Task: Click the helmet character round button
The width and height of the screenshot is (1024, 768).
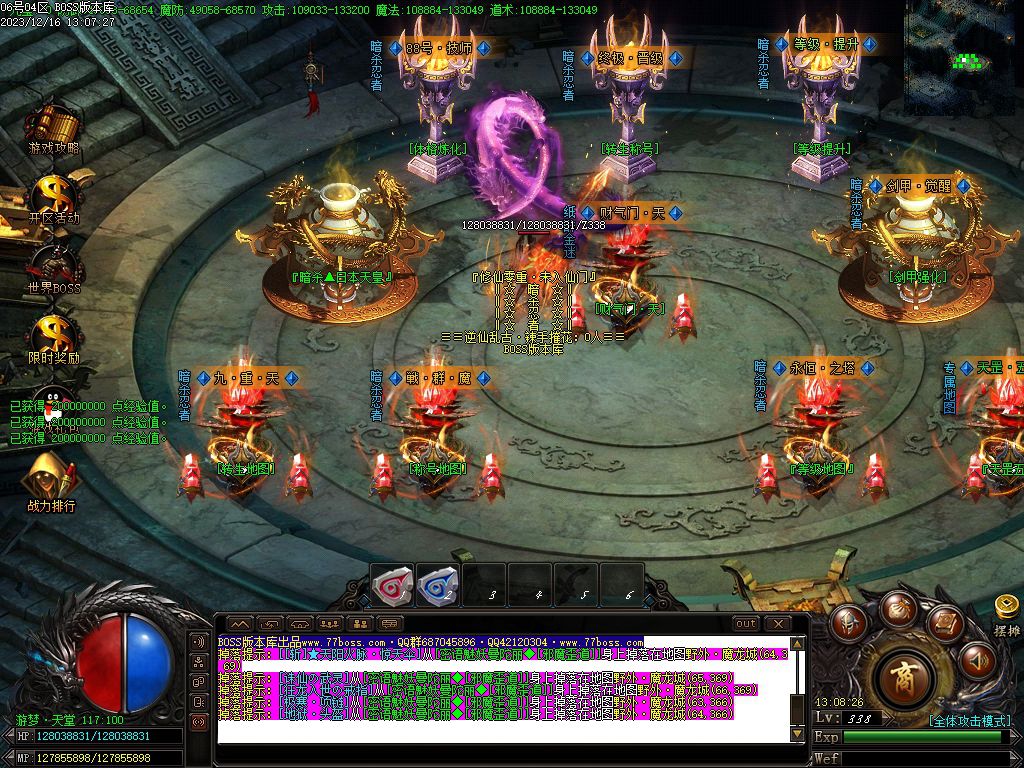Action: tap(850, 623)
